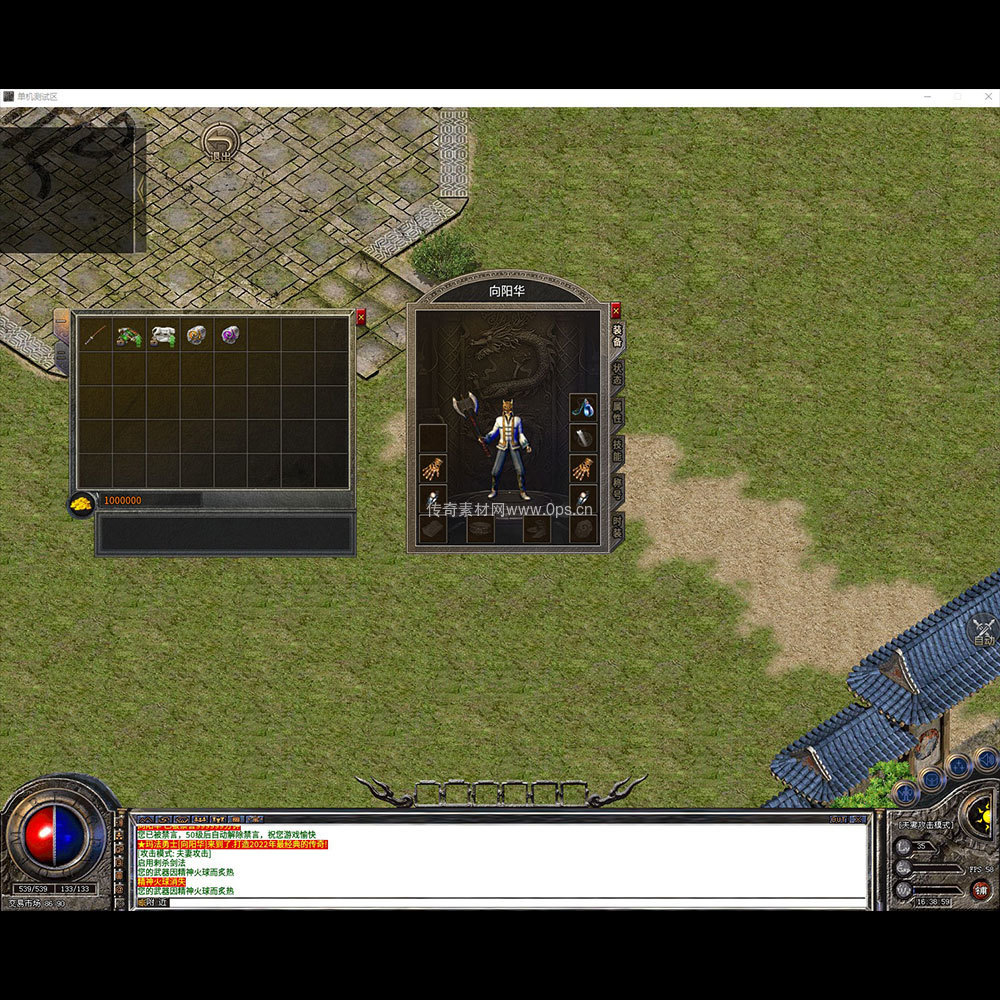Screen dimensions: 1000x1000
Task: Toggle the 自动 auto-combat button
Action: [984, 630]
